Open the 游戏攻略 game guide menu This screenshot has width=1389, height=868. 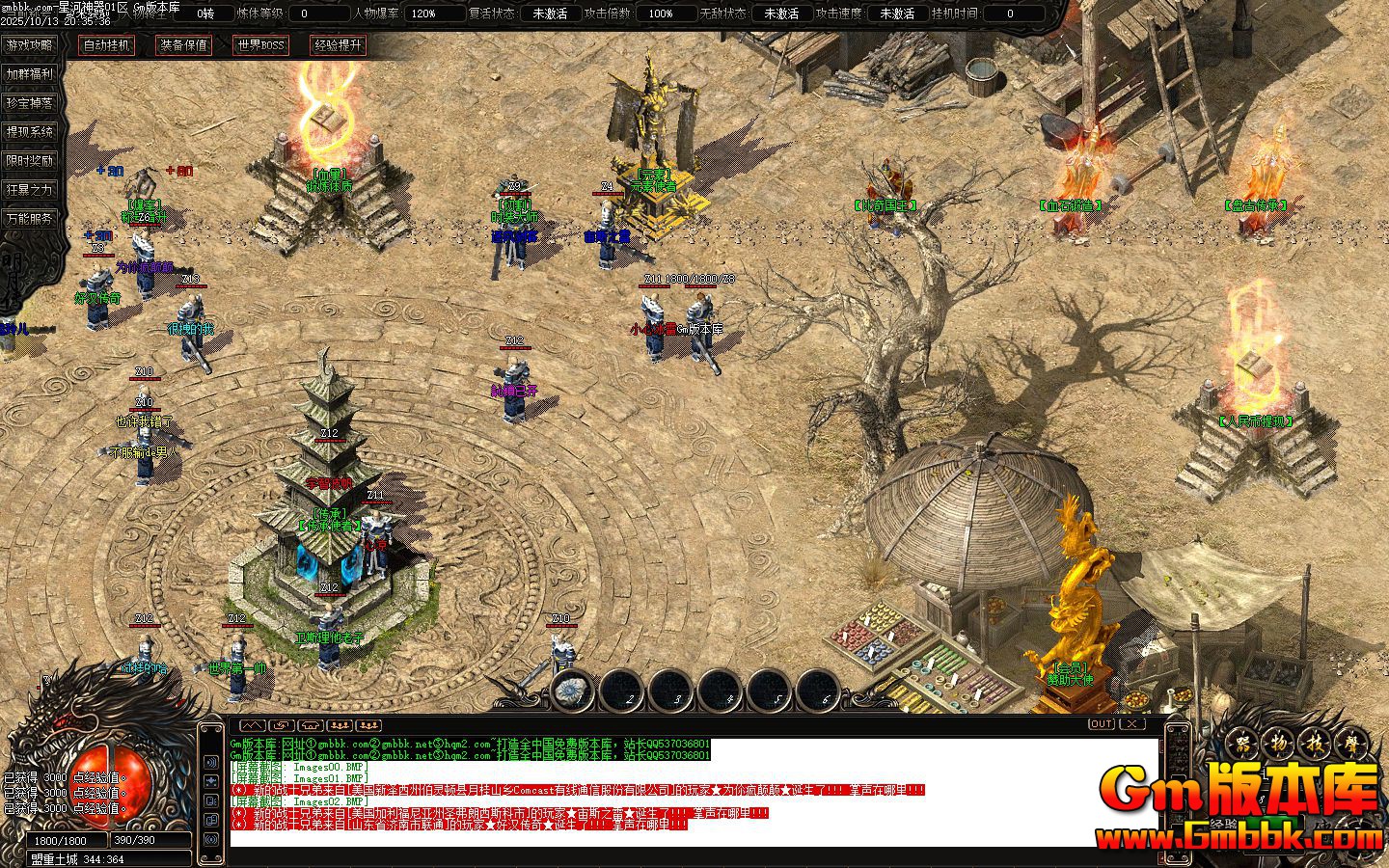pyautogui.click(x=30, y=44)
